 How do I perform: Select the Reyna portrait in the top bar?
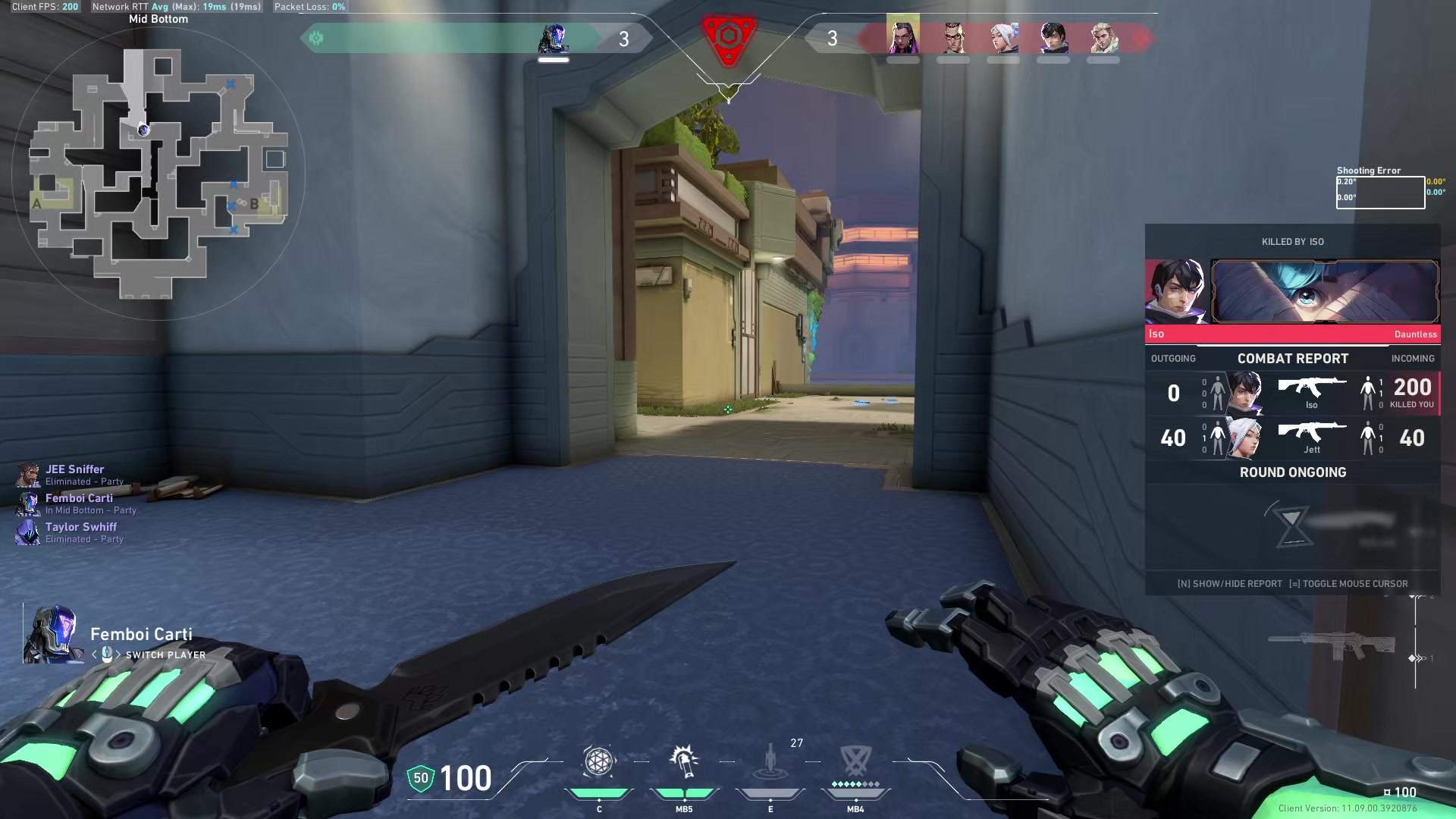[x=903, y=36]
